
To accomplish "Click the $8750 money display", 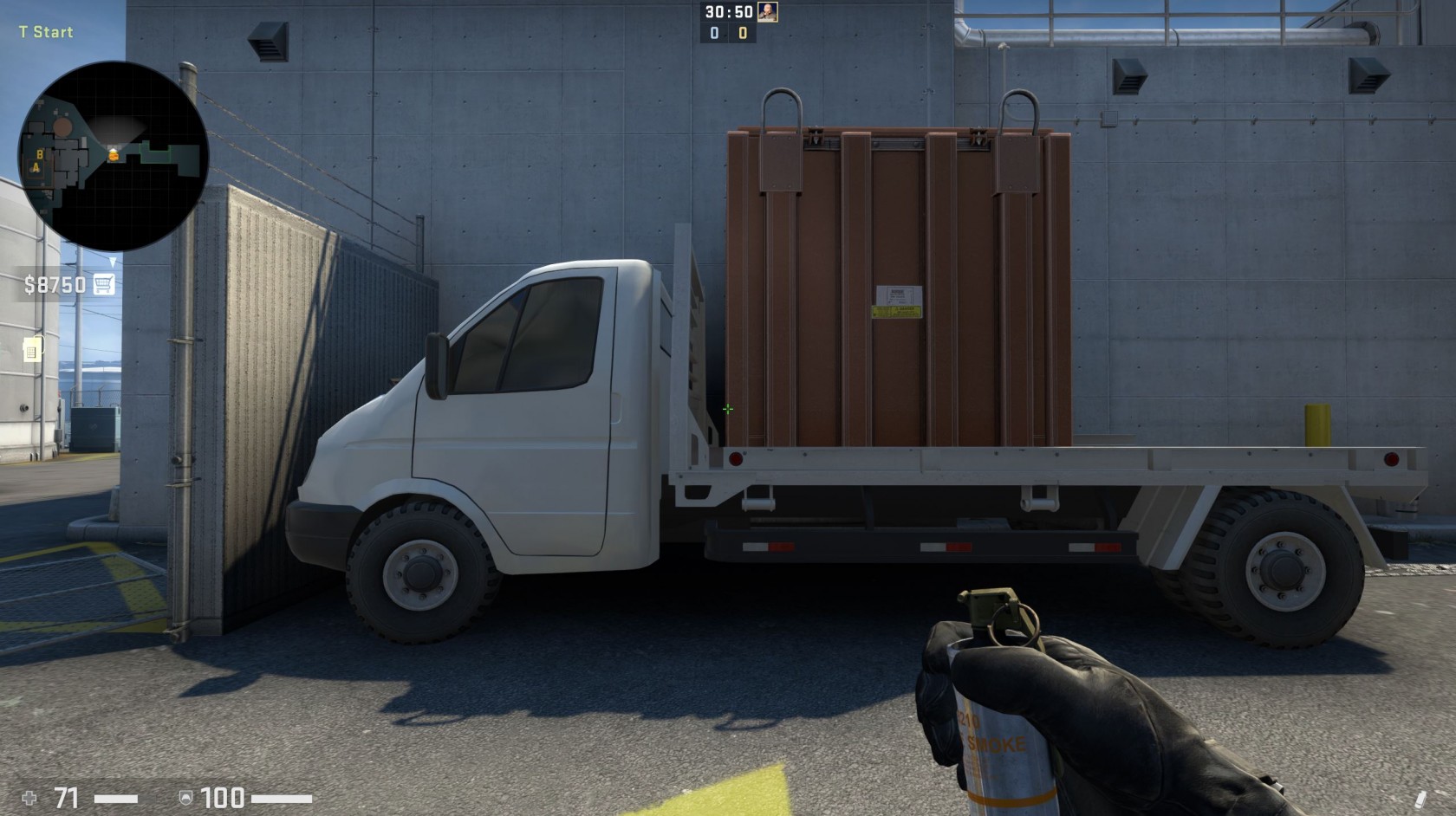I will 54,283.
